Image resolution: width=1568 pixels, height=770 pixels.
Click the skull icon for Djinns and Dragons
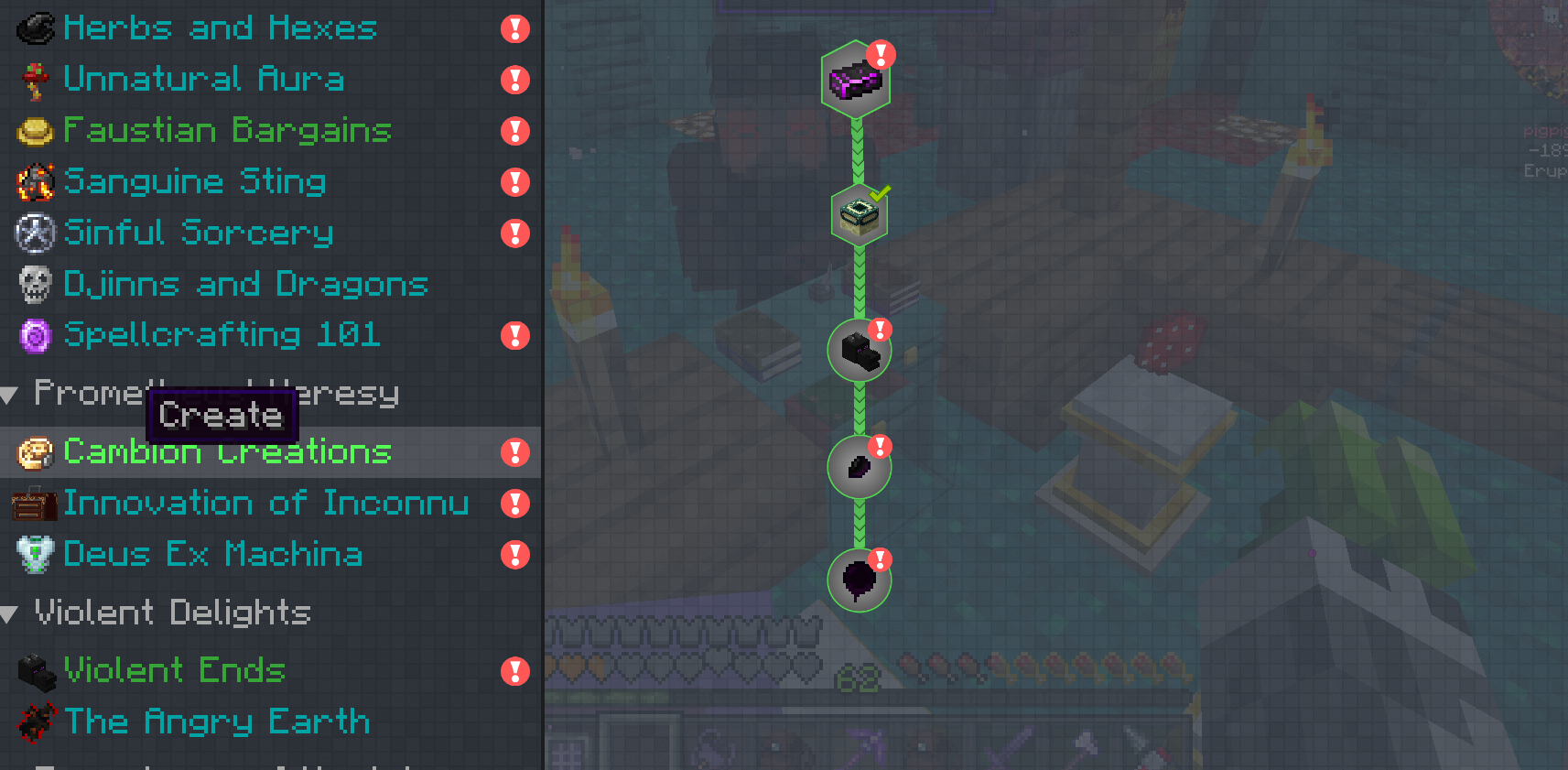[x=33, y=284]
